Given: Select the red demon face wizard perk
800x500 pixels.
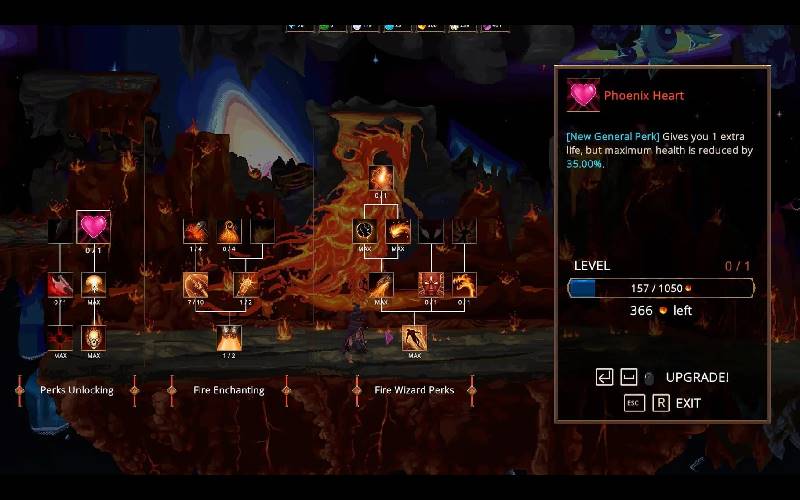Looking at the screenshot, I should pos(431,284).
